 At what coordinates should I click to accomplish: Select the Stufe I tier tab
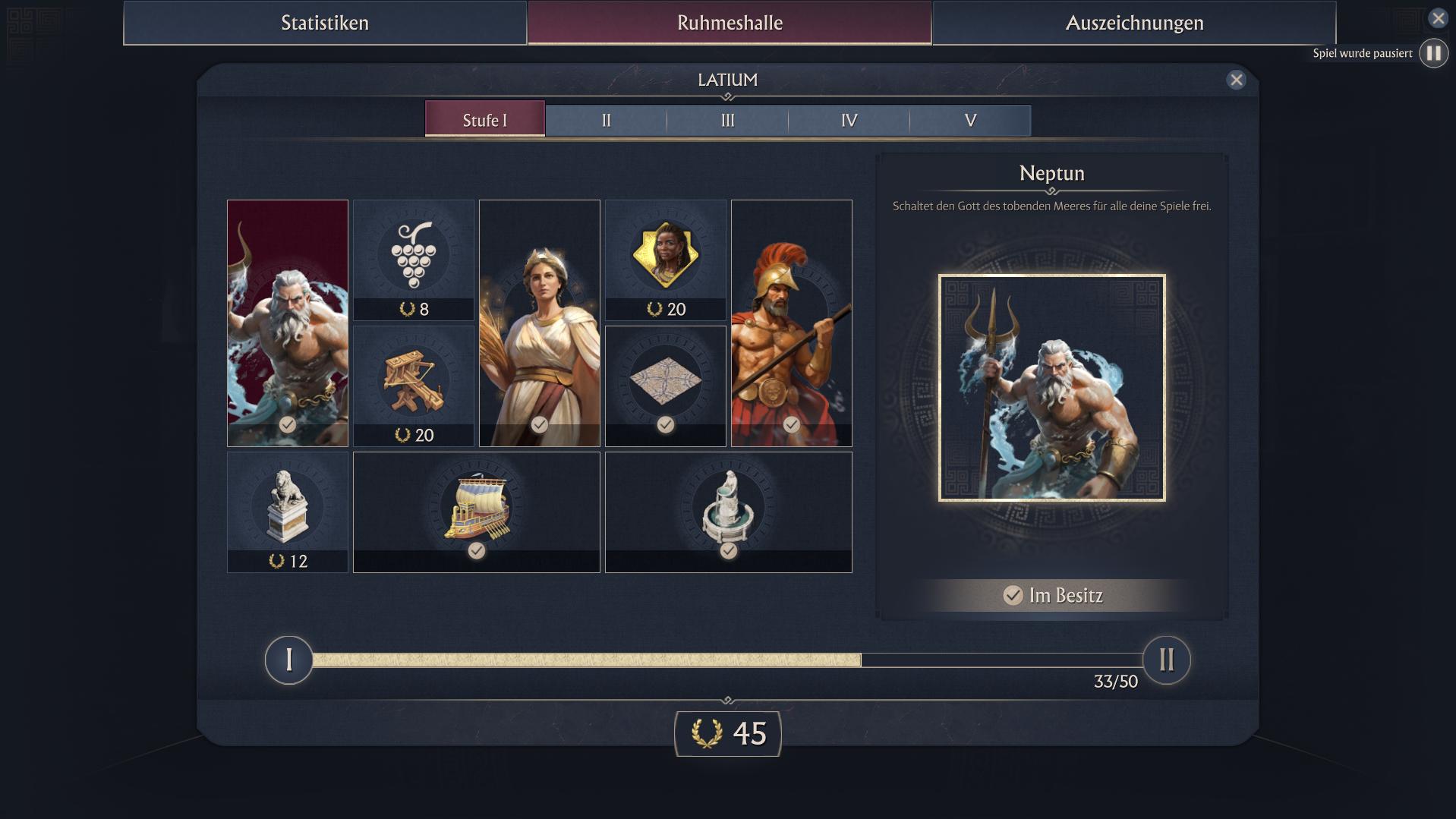coord(485,120)
